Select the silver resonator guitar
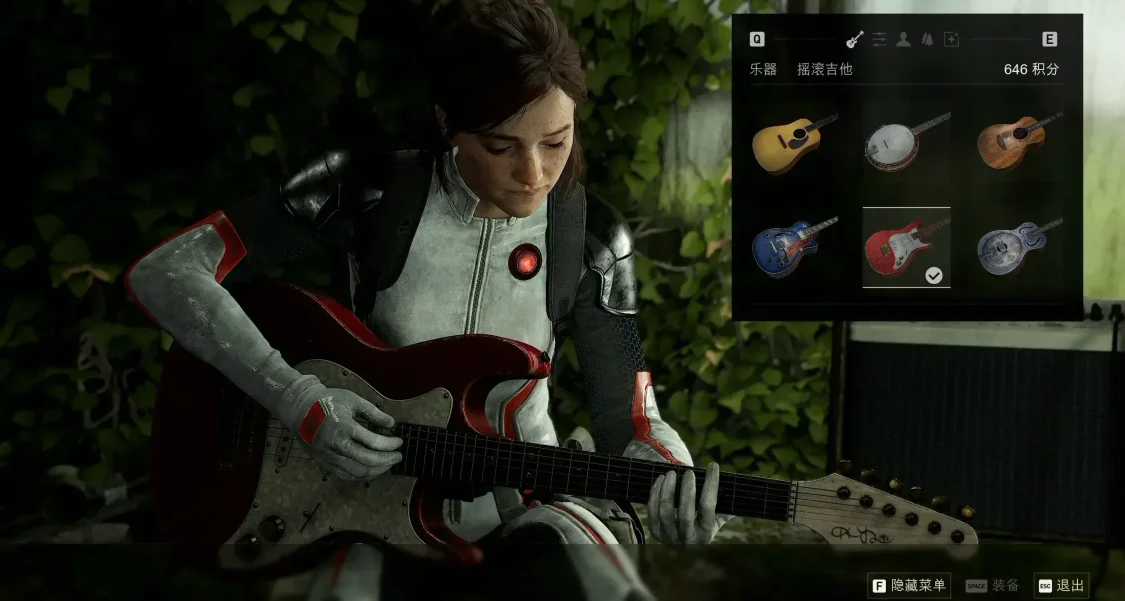The image size is (1125, 601). click(x=1018, y=246)
